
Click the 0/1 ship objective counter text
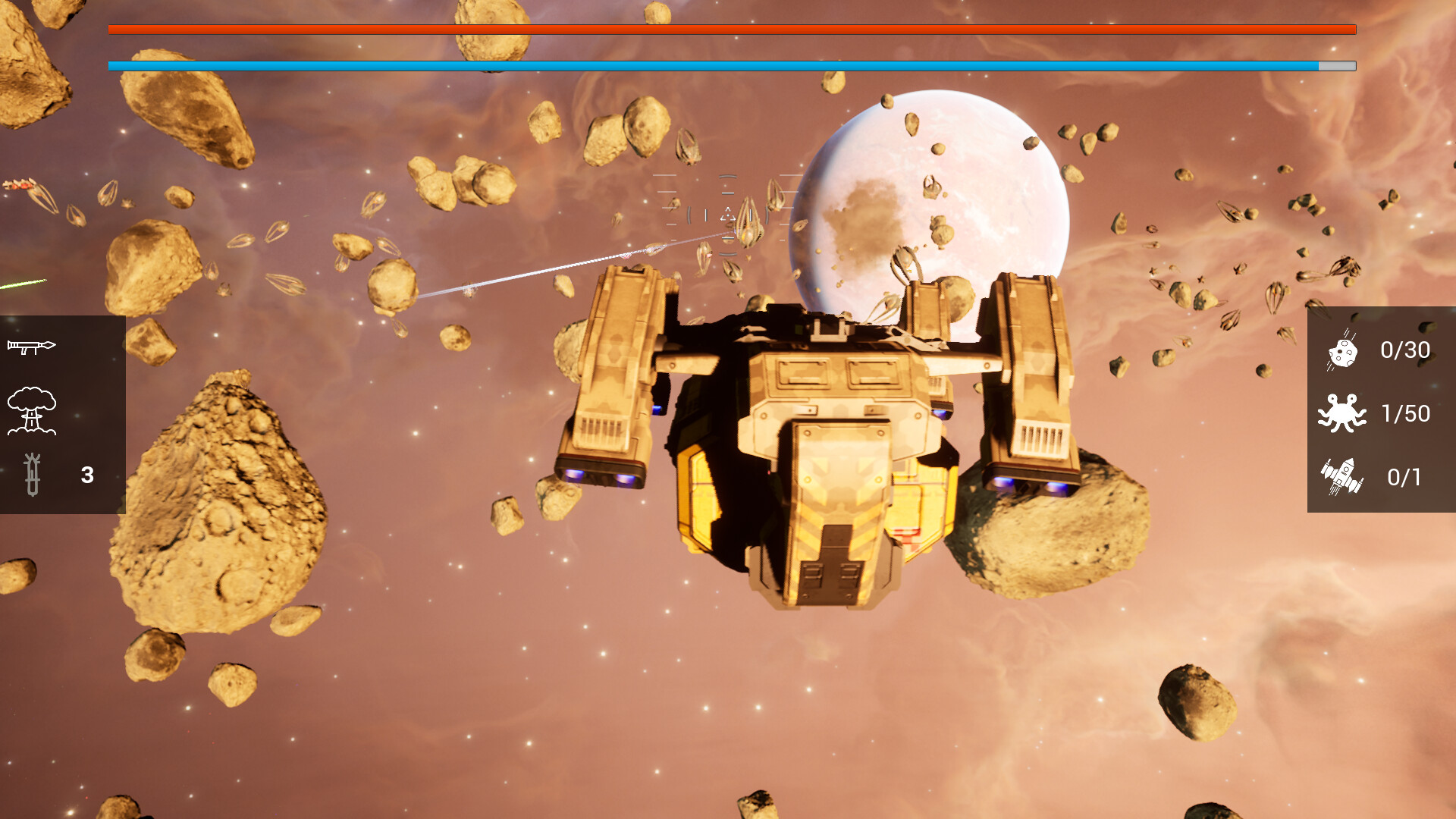point(1404,478)
